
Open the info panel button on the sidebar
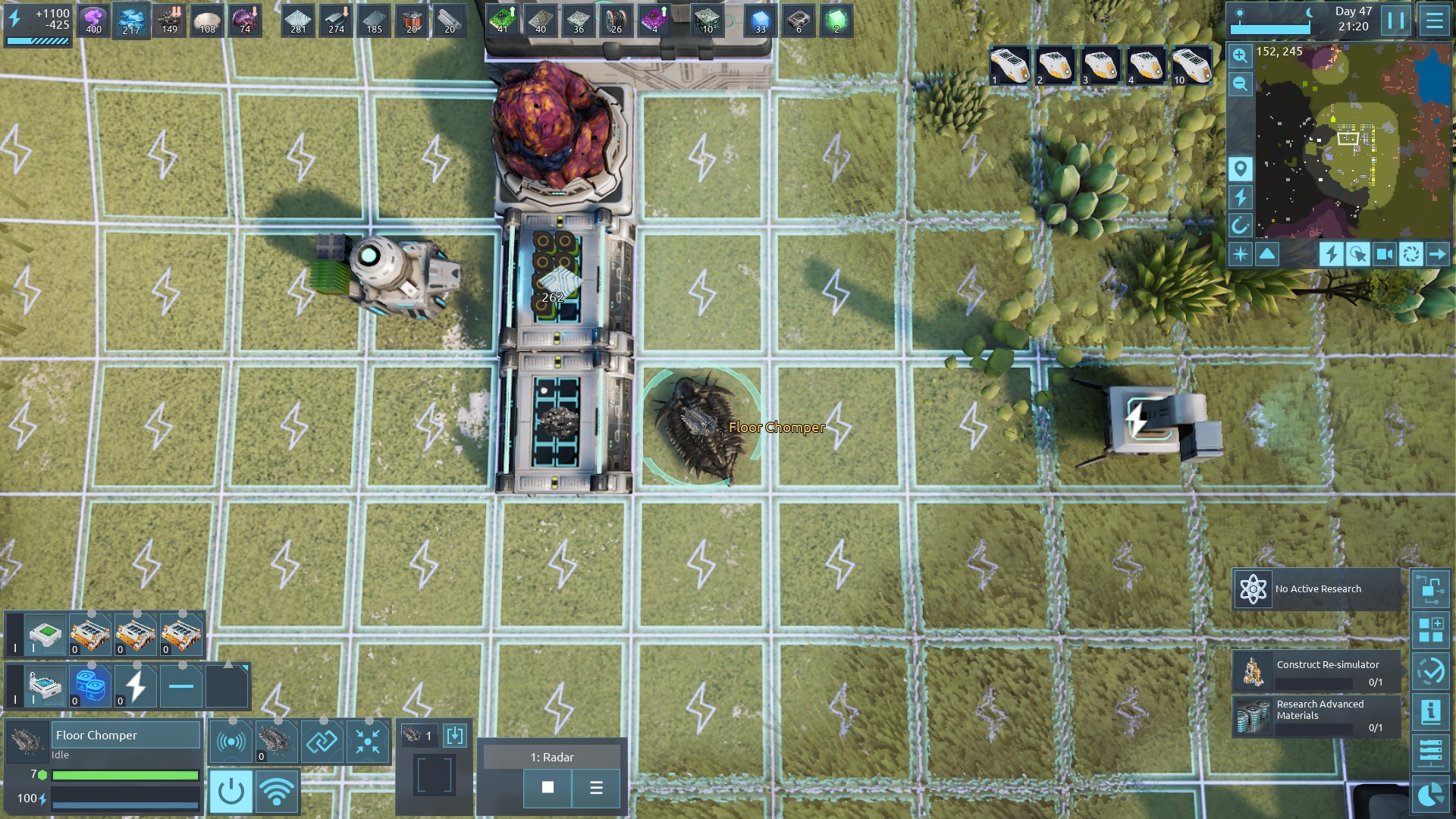click(x=1430, y=711)
